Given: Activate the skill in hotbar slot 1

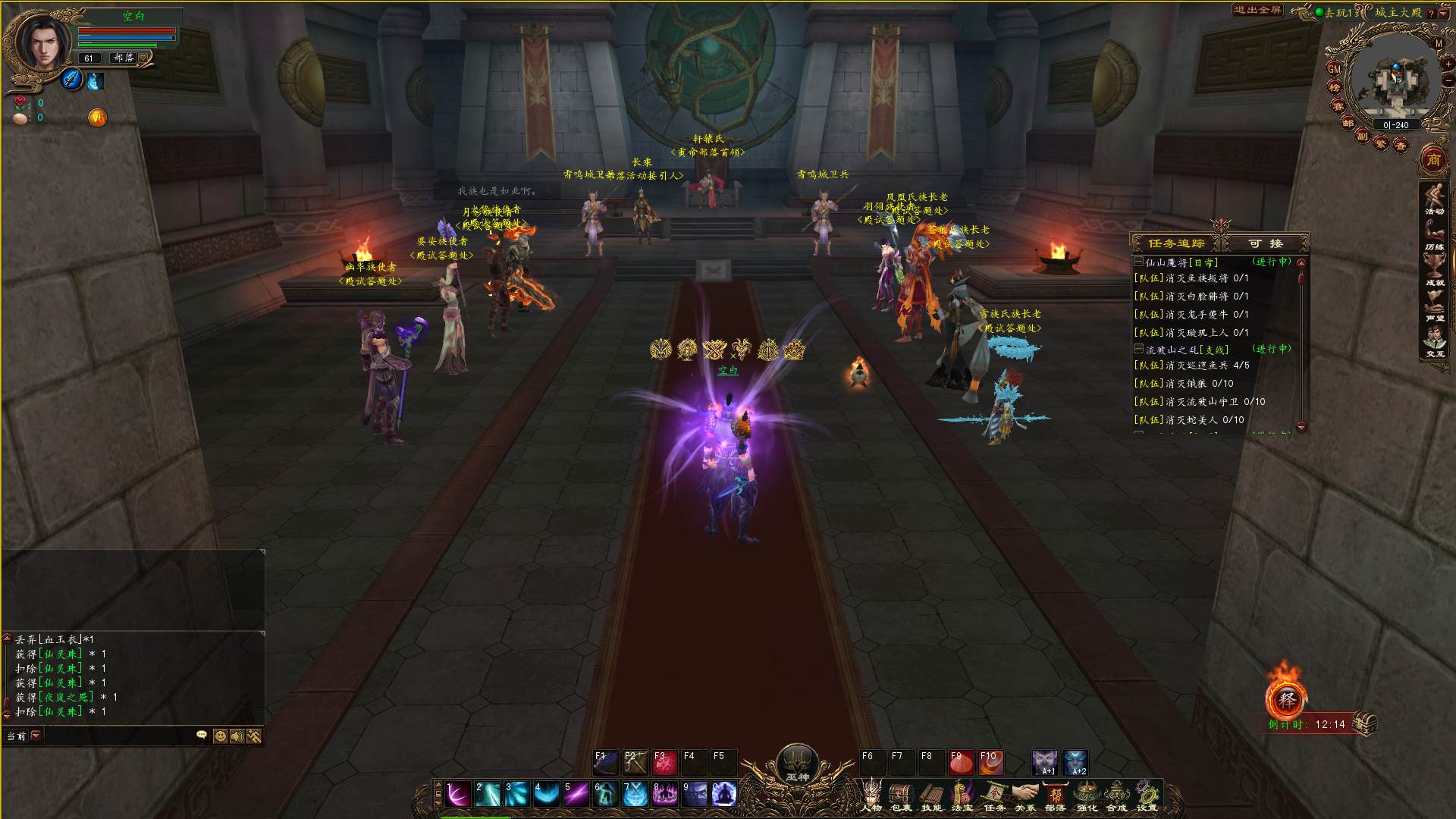Looking at the screenshot, I should 457,795.
